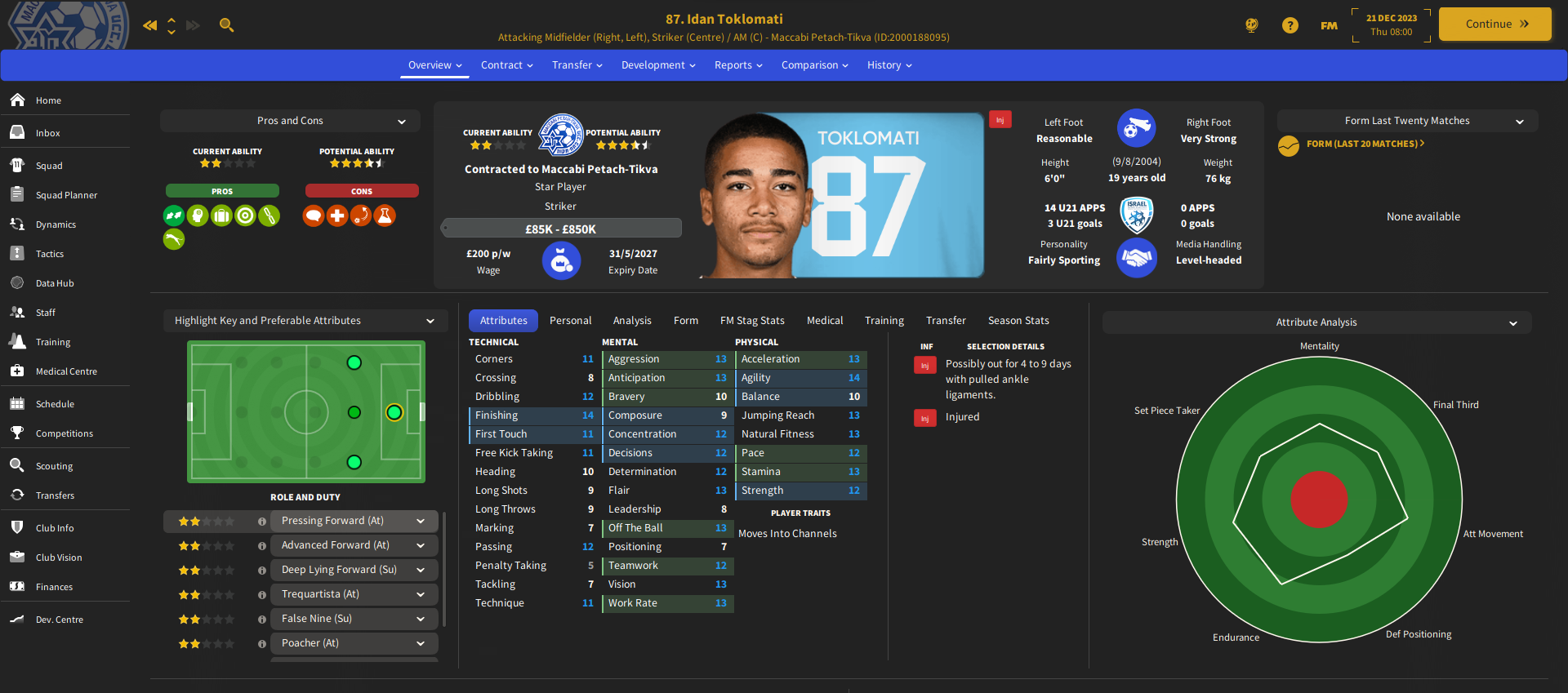Switch to the Season Stats tab
Screen dimensions: 1568x693
(1018, 321)
